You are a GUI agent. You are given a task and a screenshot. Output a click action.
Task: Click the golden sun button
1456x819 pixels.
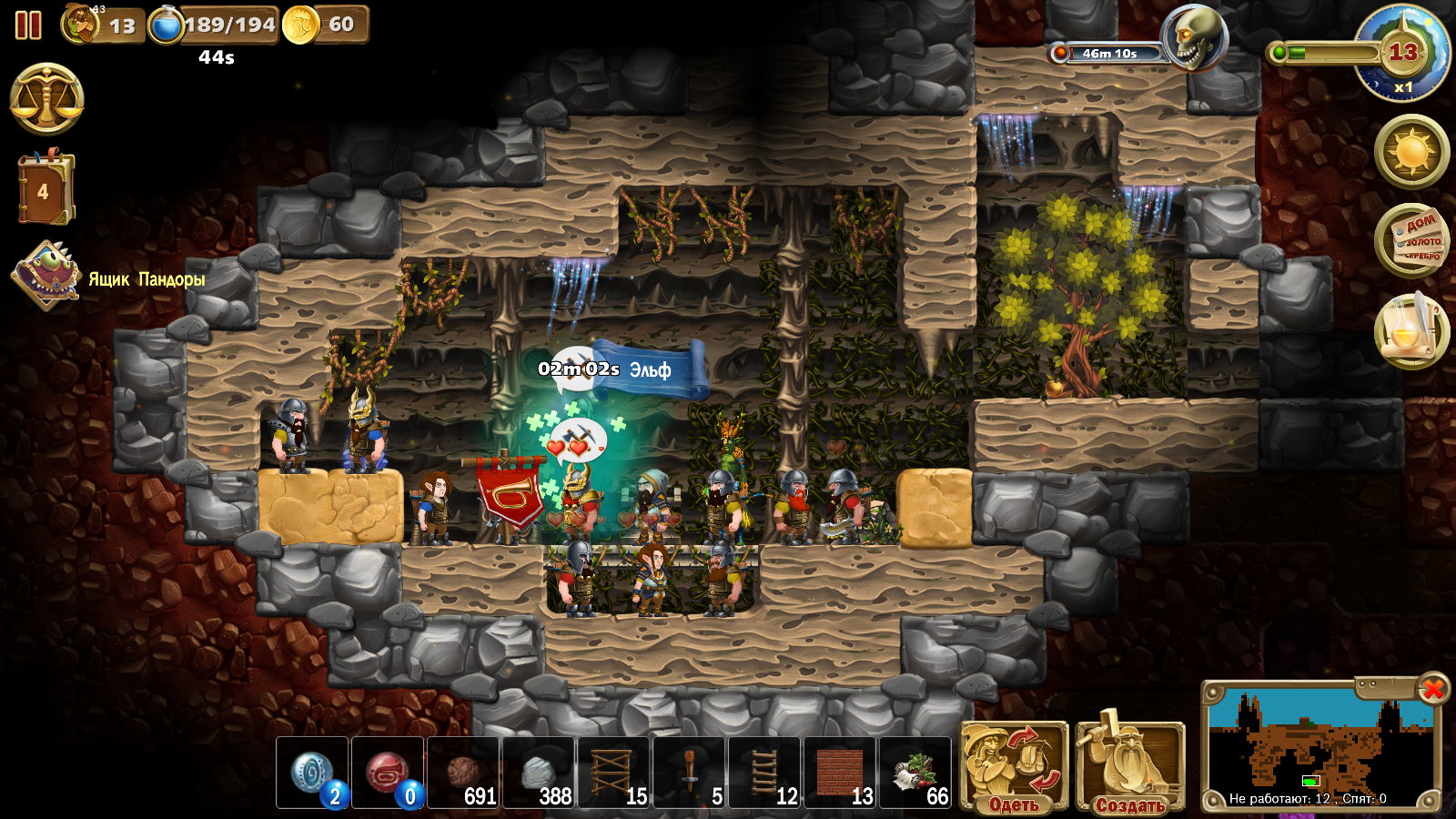coord(1411,150)
